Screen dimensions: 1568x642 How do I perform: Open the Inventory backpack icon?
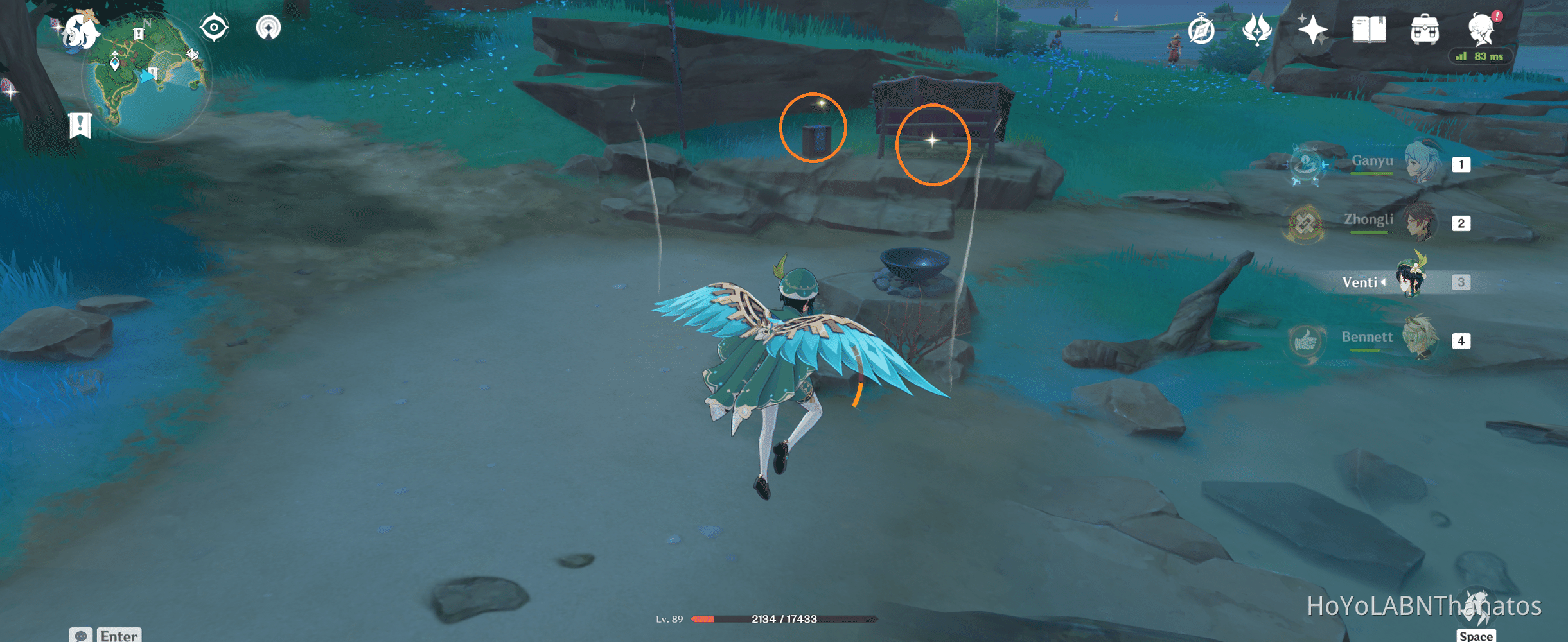coord(1425,29)
